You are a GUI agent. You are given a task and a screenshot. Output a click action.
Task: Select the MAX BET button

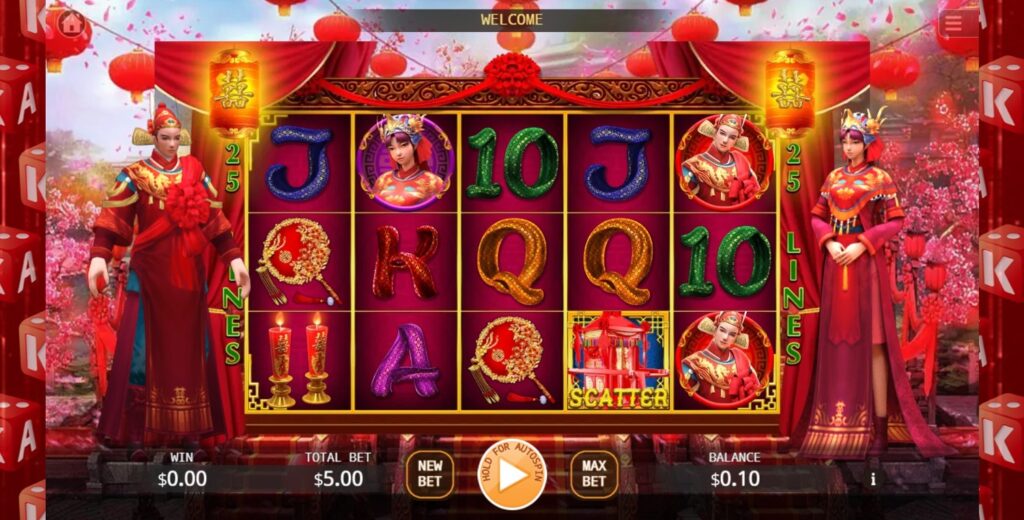594,474
